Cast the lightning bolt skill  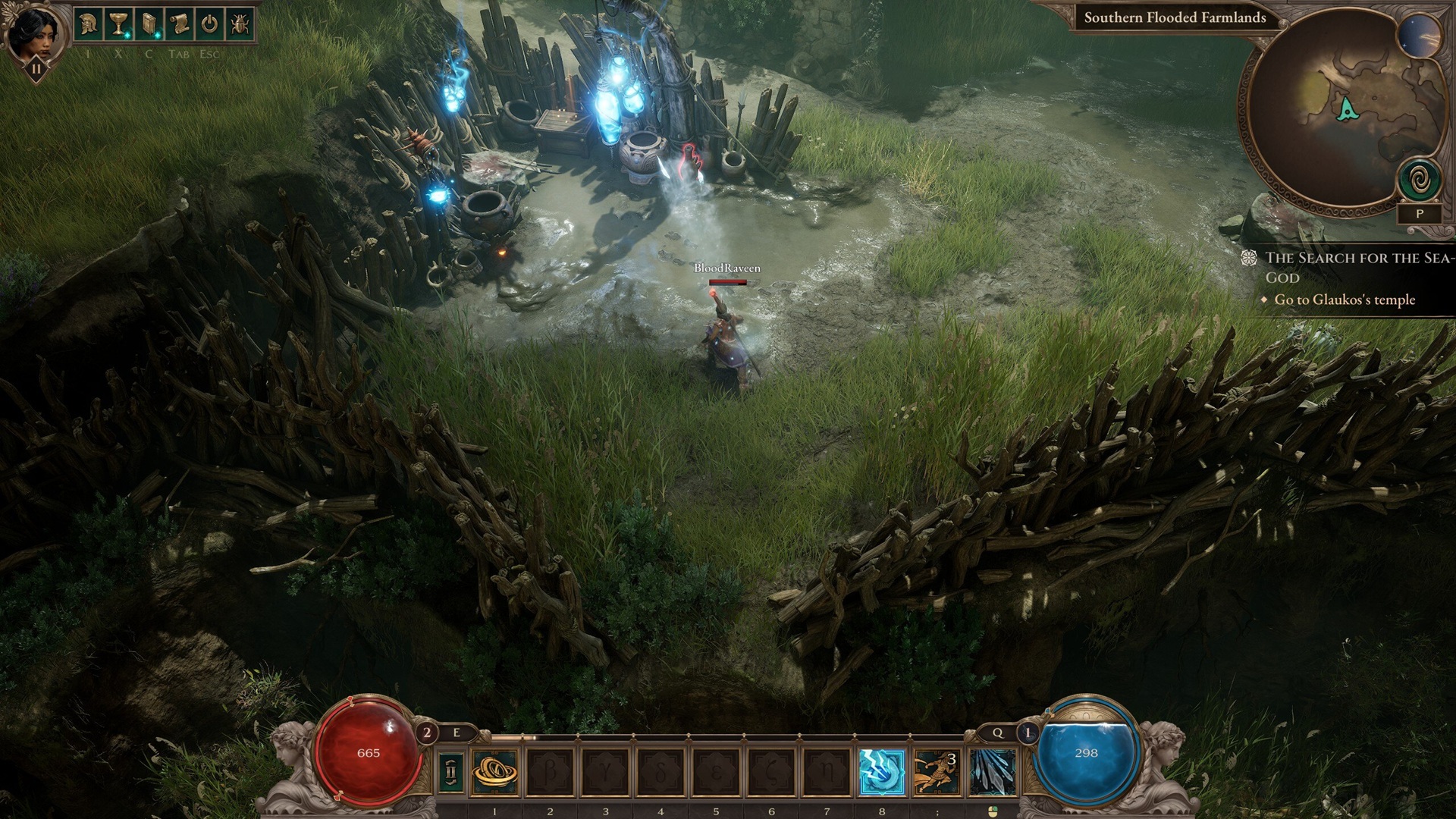pyautogui.click(x=882, y=772)
